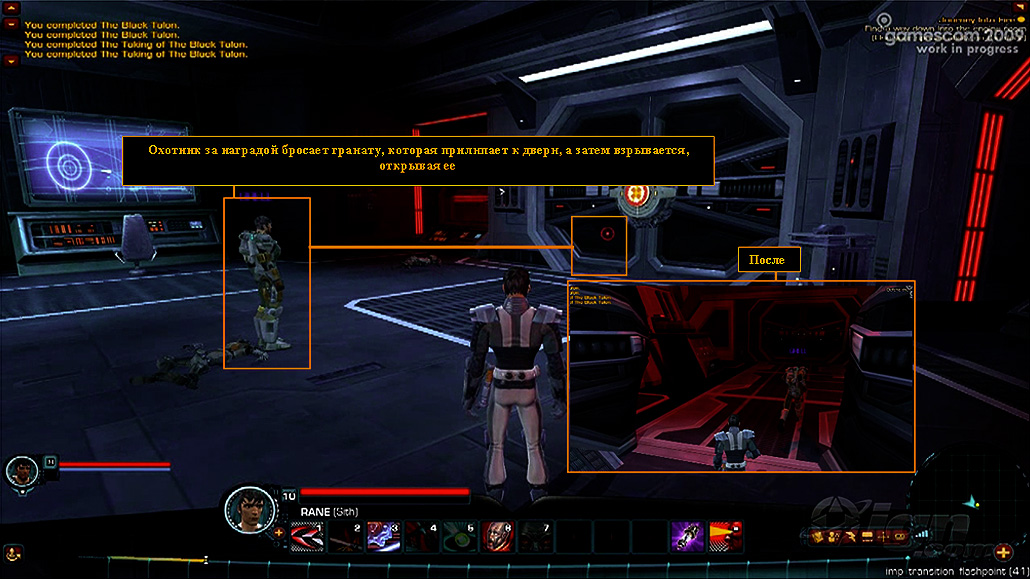1030x579 pixels.
Task: Cast the blue lightning ability in slot 3
Action: (381, 536)
